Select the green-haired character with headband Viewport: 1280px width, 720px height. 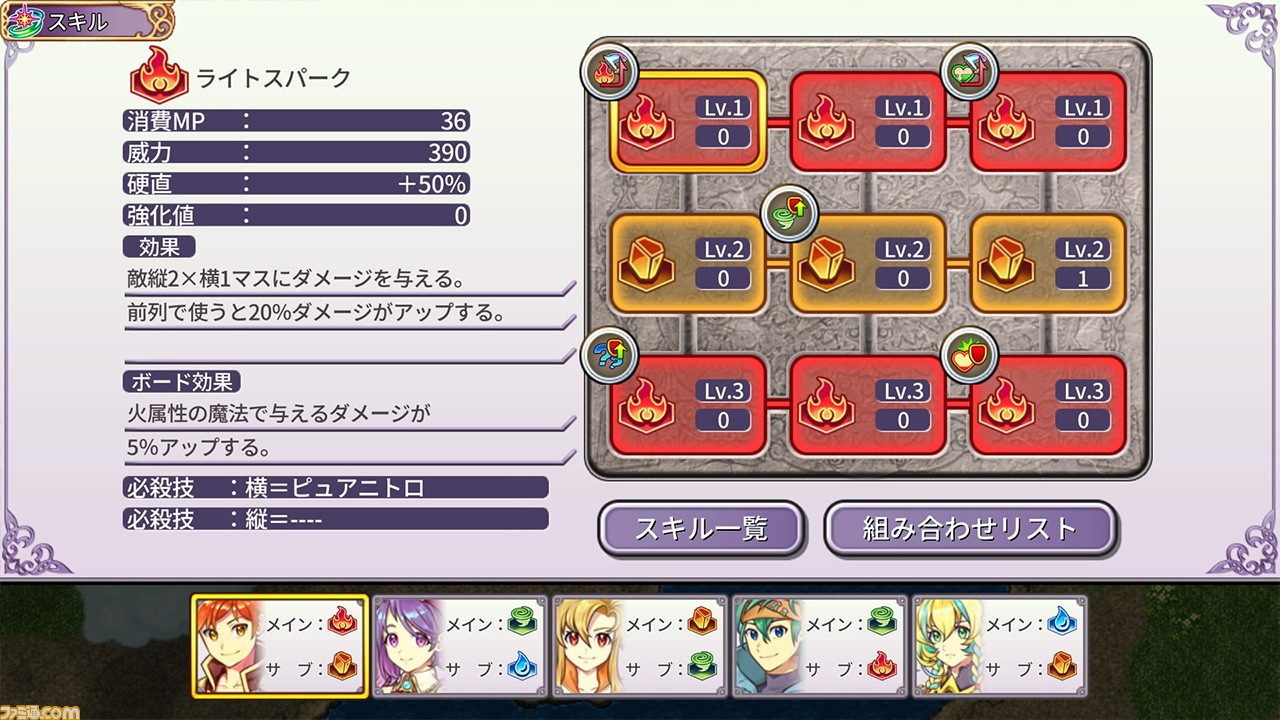click(820, 645)
